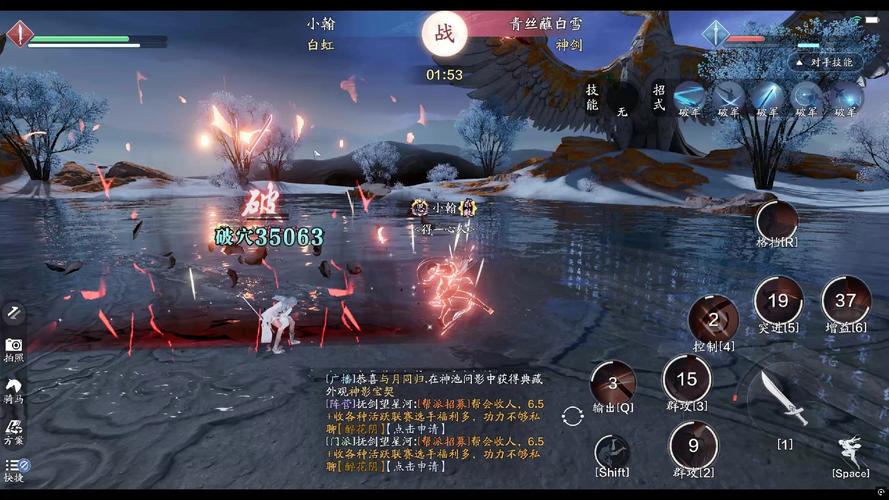Click the player's red diamond portrait icon

pos(20,34)
